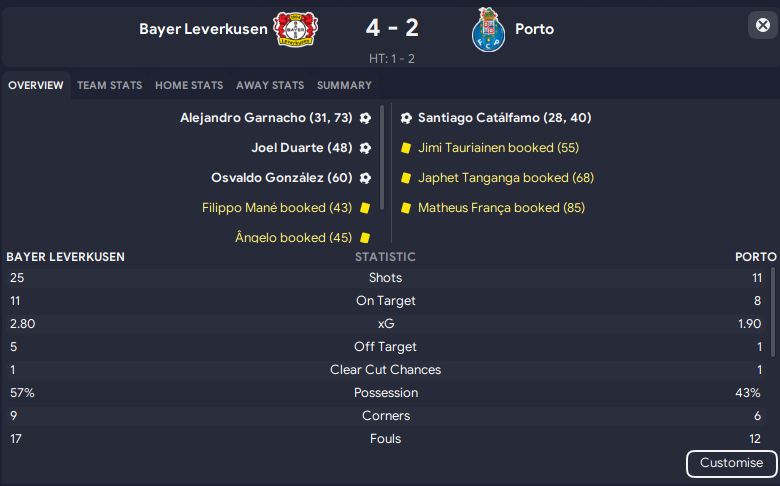Click the Porto club crest
780x486 pixels.
click(x=488, y=30)
